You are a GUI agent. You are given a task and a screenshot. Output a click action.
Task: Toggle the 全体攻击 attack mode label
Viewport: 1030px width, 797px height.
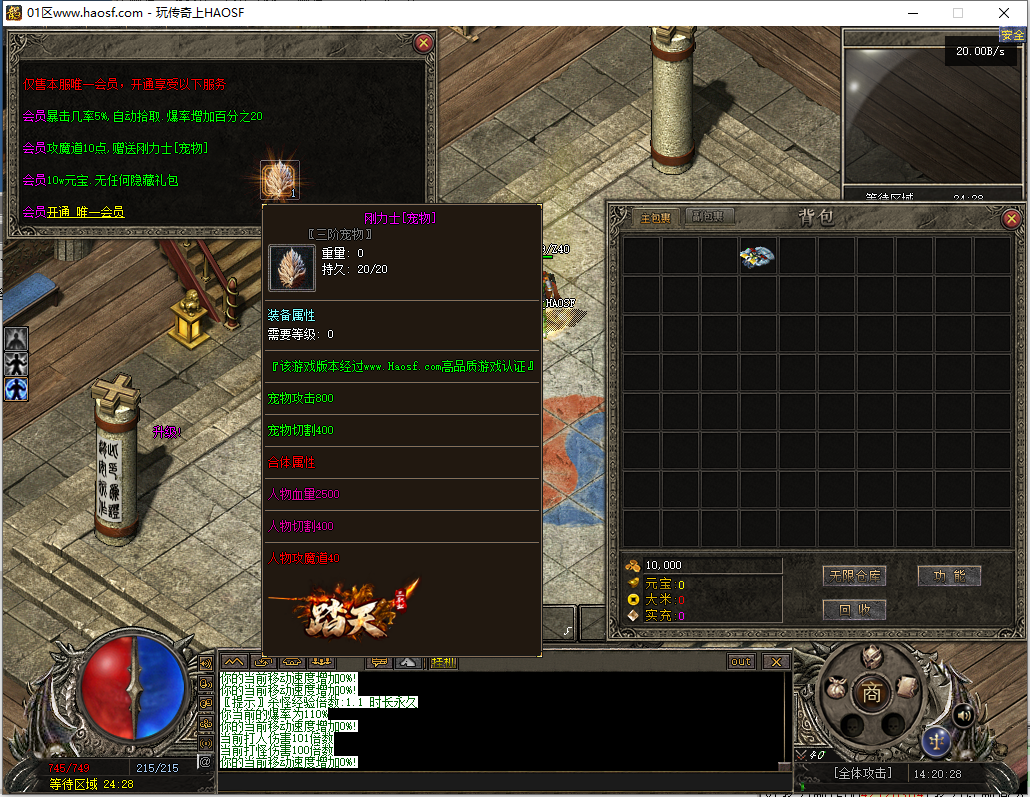(x=861, y=774)
